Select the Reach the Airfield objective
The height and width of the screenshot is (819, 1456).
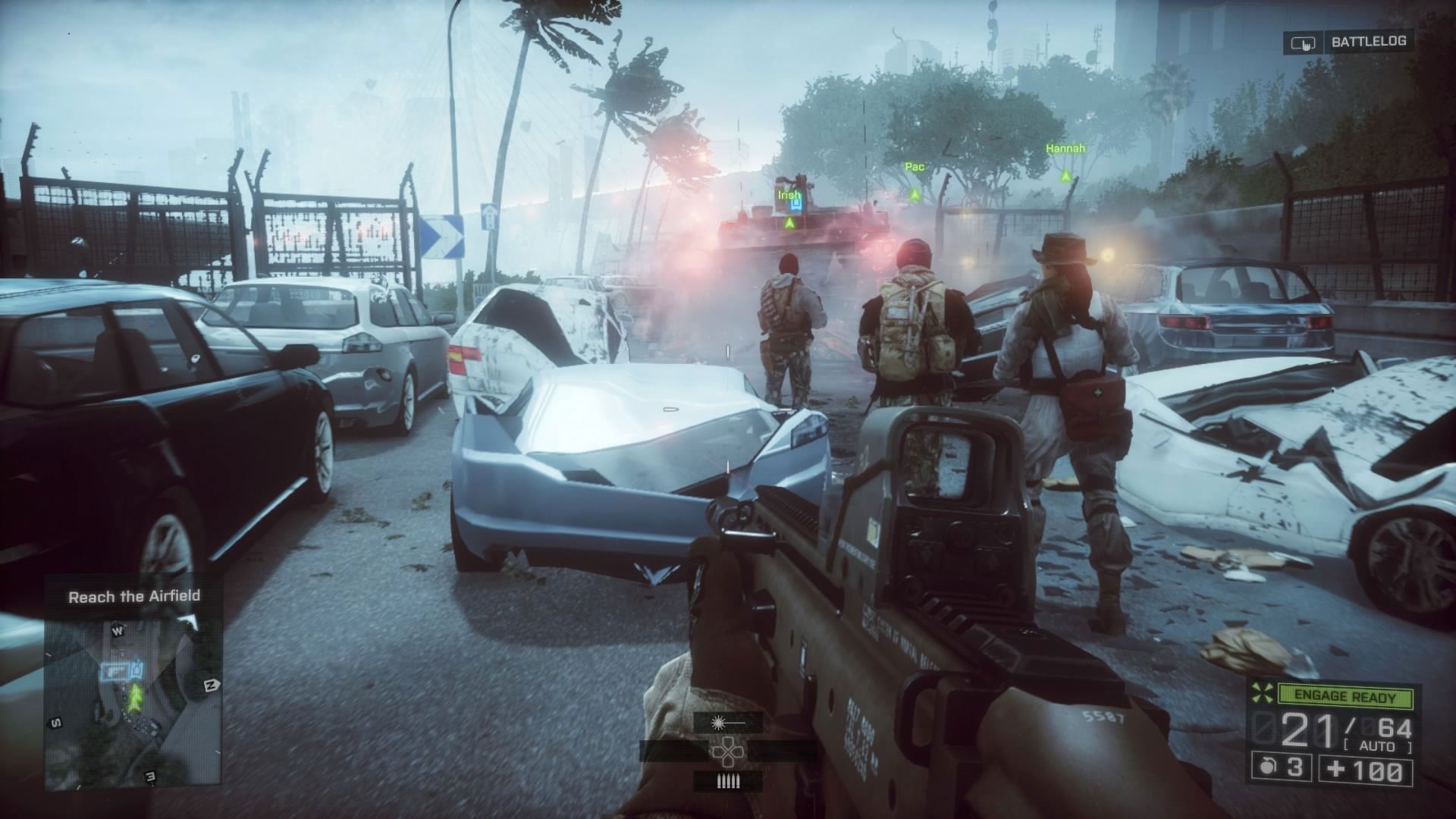point(134,597)
